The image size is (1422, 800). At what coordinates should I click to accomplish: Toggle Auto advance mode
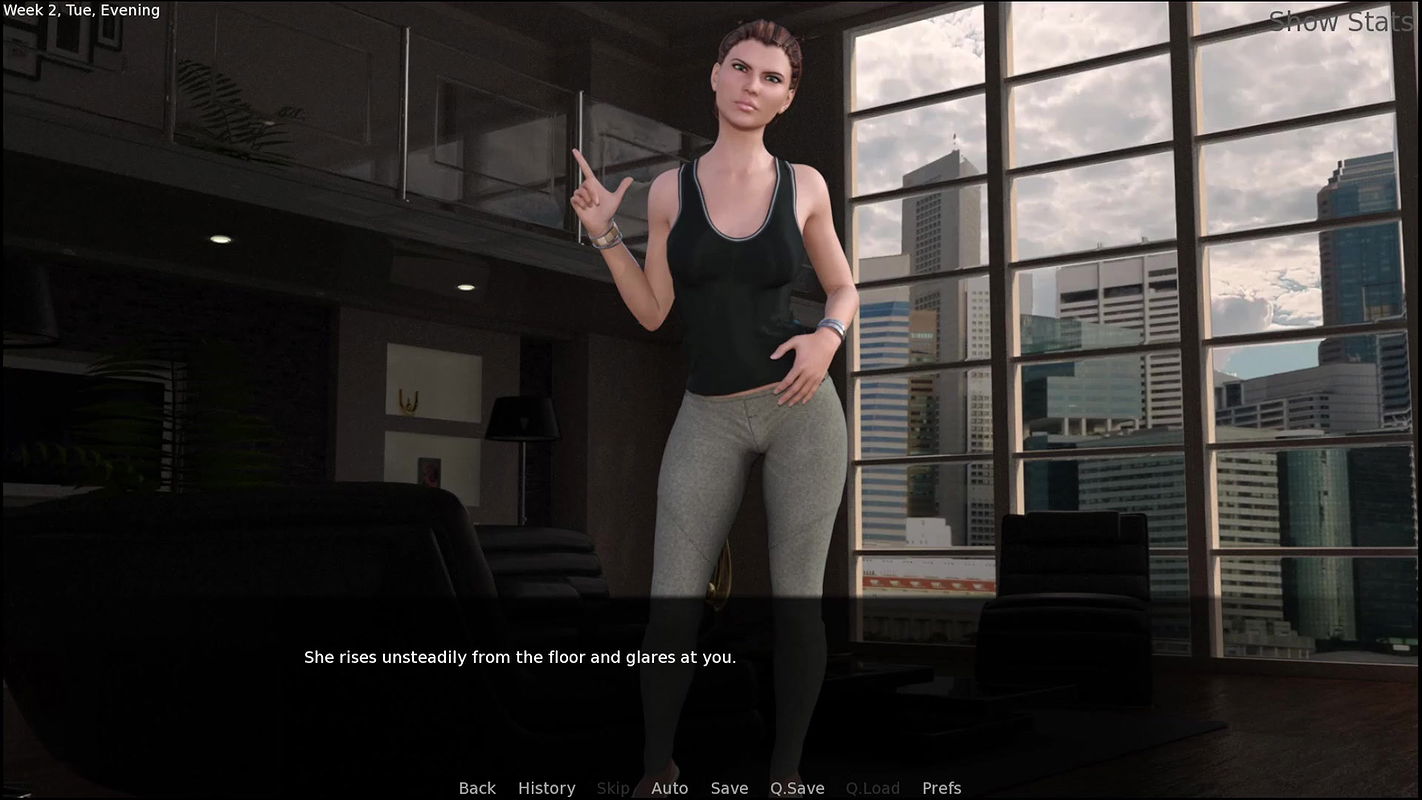(x=669, y=788)
